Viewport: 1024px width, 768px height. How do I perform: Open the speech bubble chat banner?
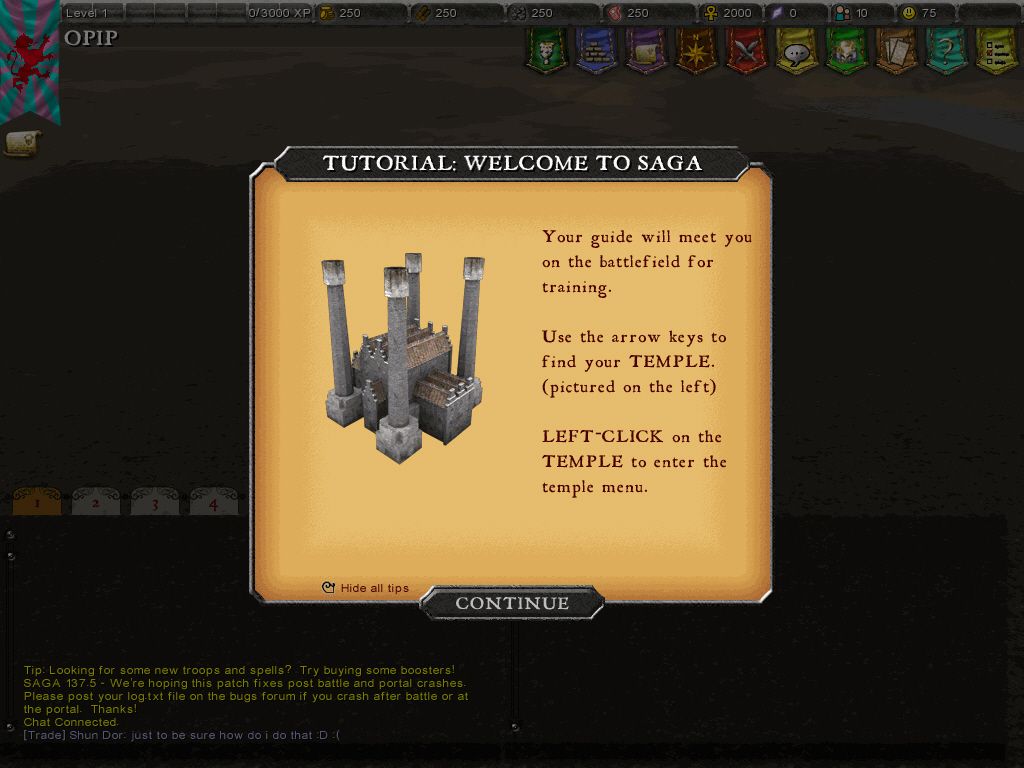click(796, 50)
